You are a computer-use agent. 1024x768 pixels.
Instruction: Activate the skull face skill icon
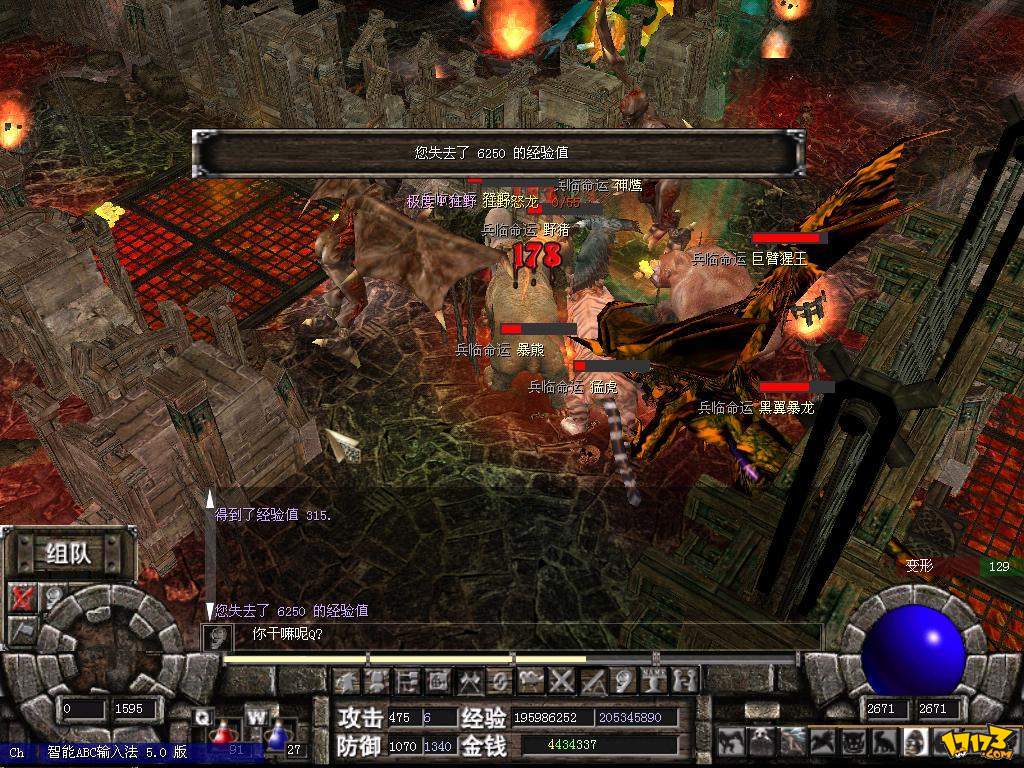(915, 741)
